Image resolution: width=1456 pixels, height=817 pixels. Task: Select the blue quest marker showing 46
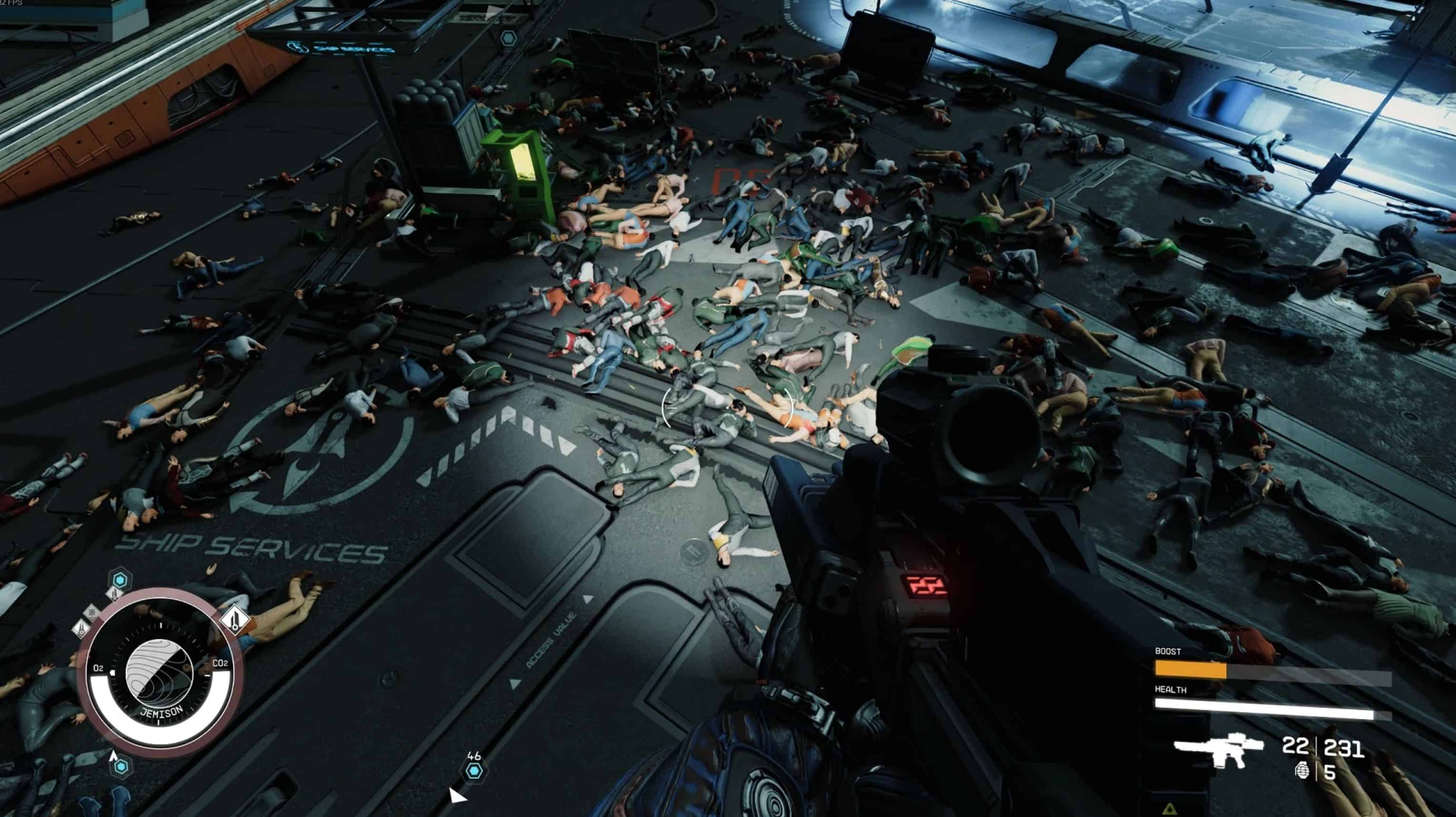click(473, 770)
